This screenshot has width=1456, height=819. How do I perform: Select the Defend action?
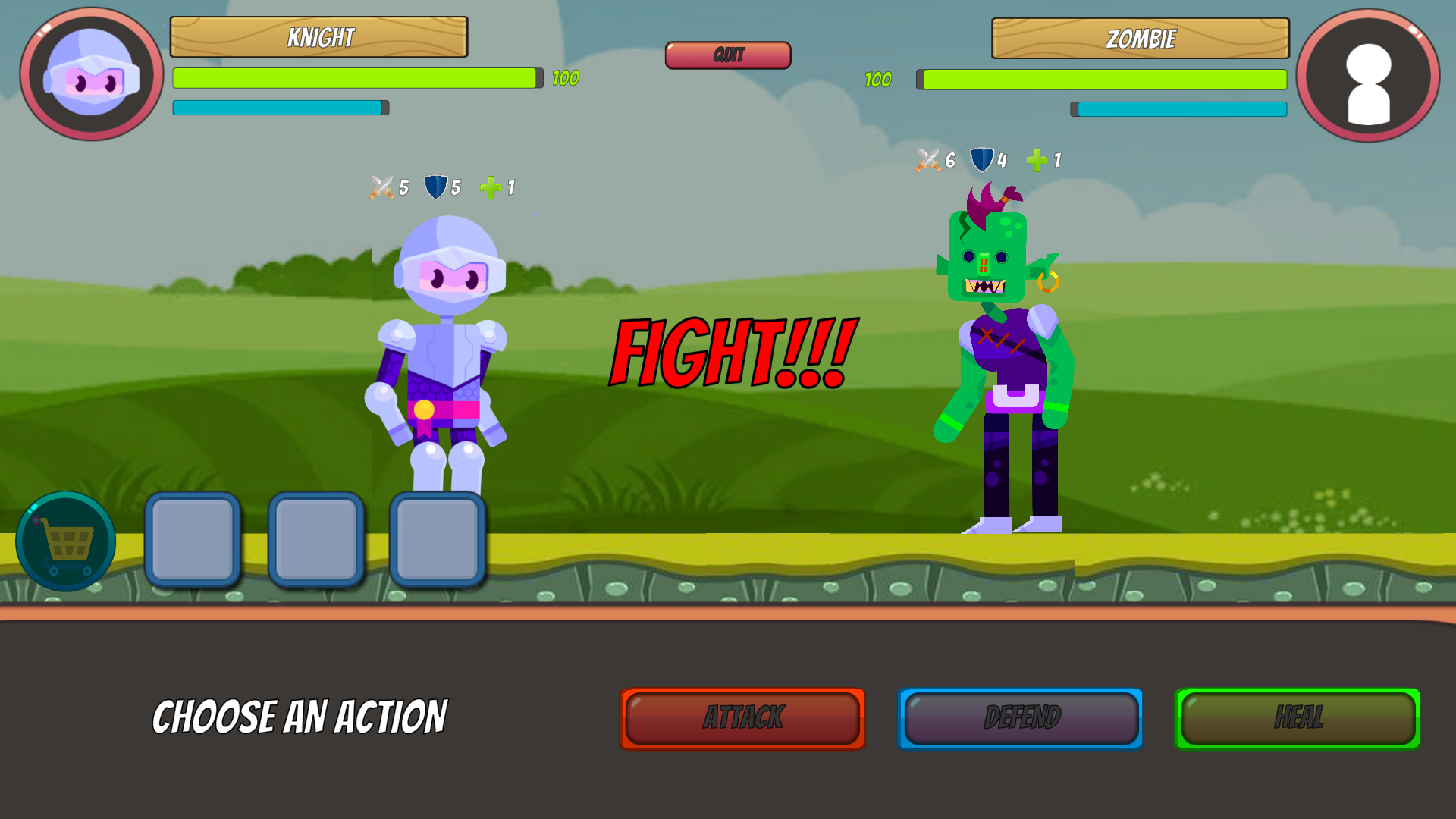(x=1020, y=719)
